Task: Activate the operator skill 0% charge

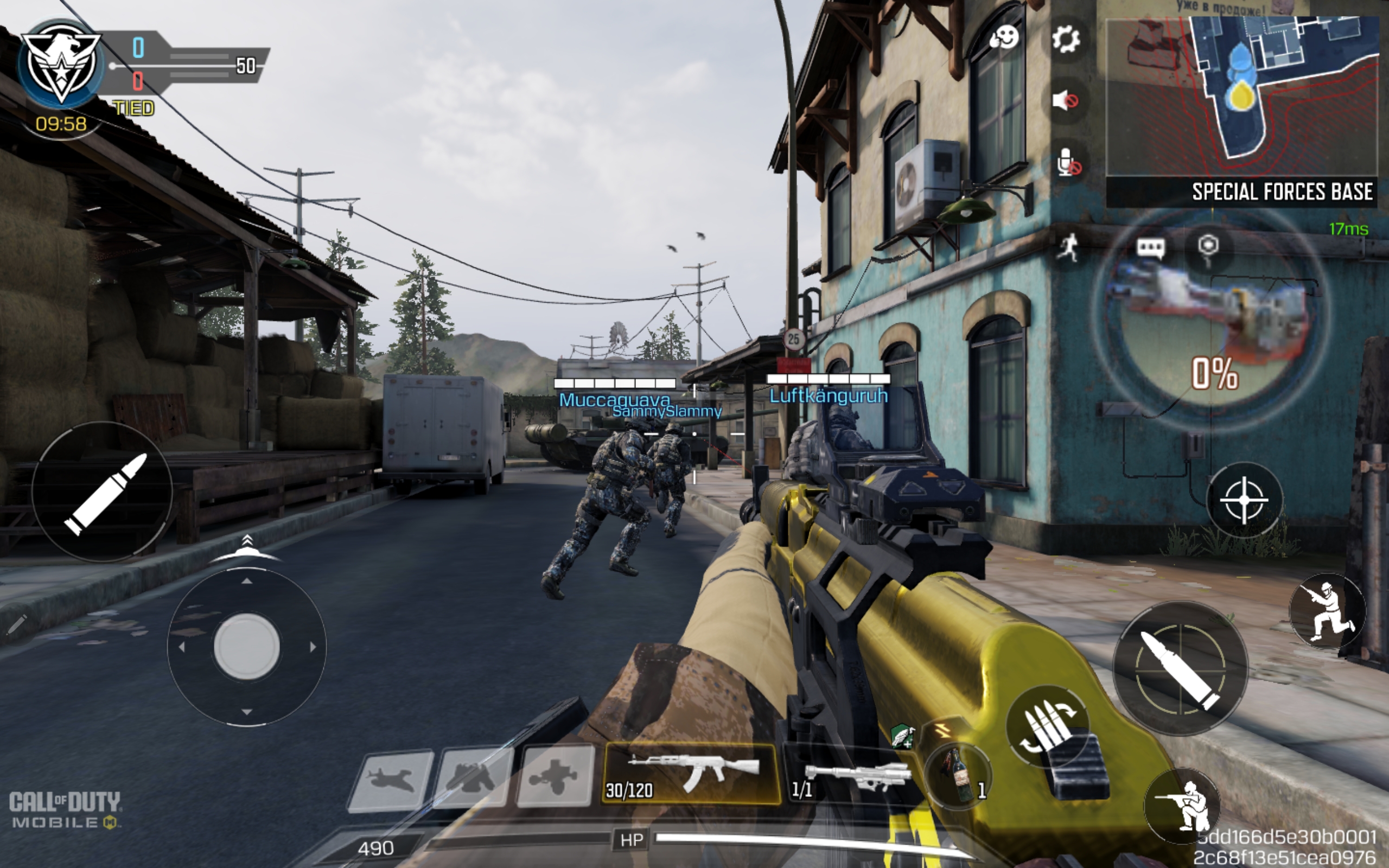Action: coord(1212,322)
